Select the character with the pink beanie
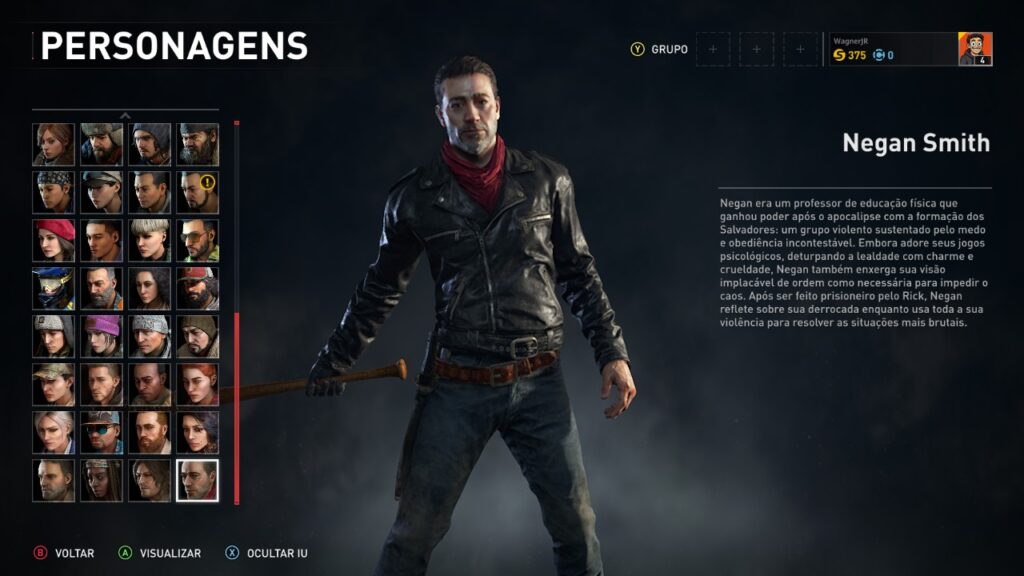The width and height of the screenshot is (1024, 576). [x=101, y=336]
